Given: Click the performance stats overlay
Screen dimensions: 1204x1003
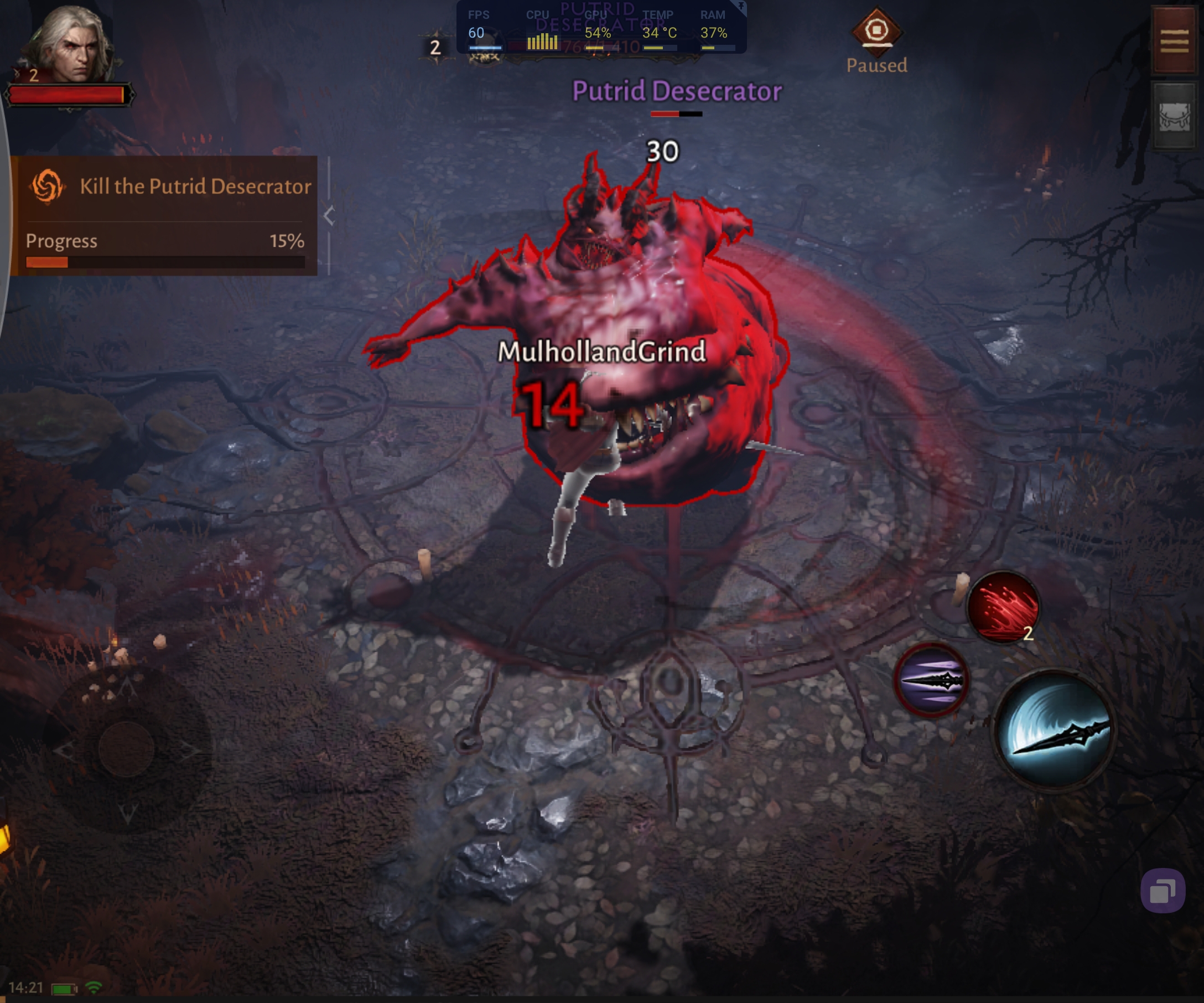Looking at the screenshot, I should coord(600,29).
